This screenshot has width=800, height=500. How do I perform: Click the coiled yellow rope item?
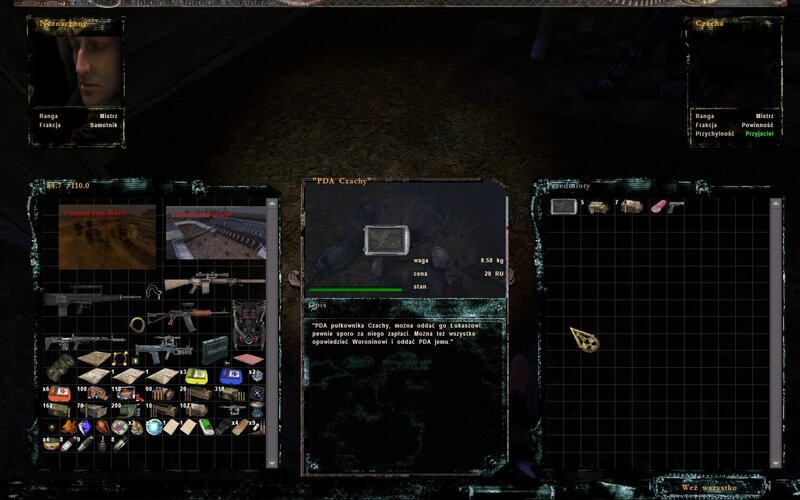click(137, 325)
